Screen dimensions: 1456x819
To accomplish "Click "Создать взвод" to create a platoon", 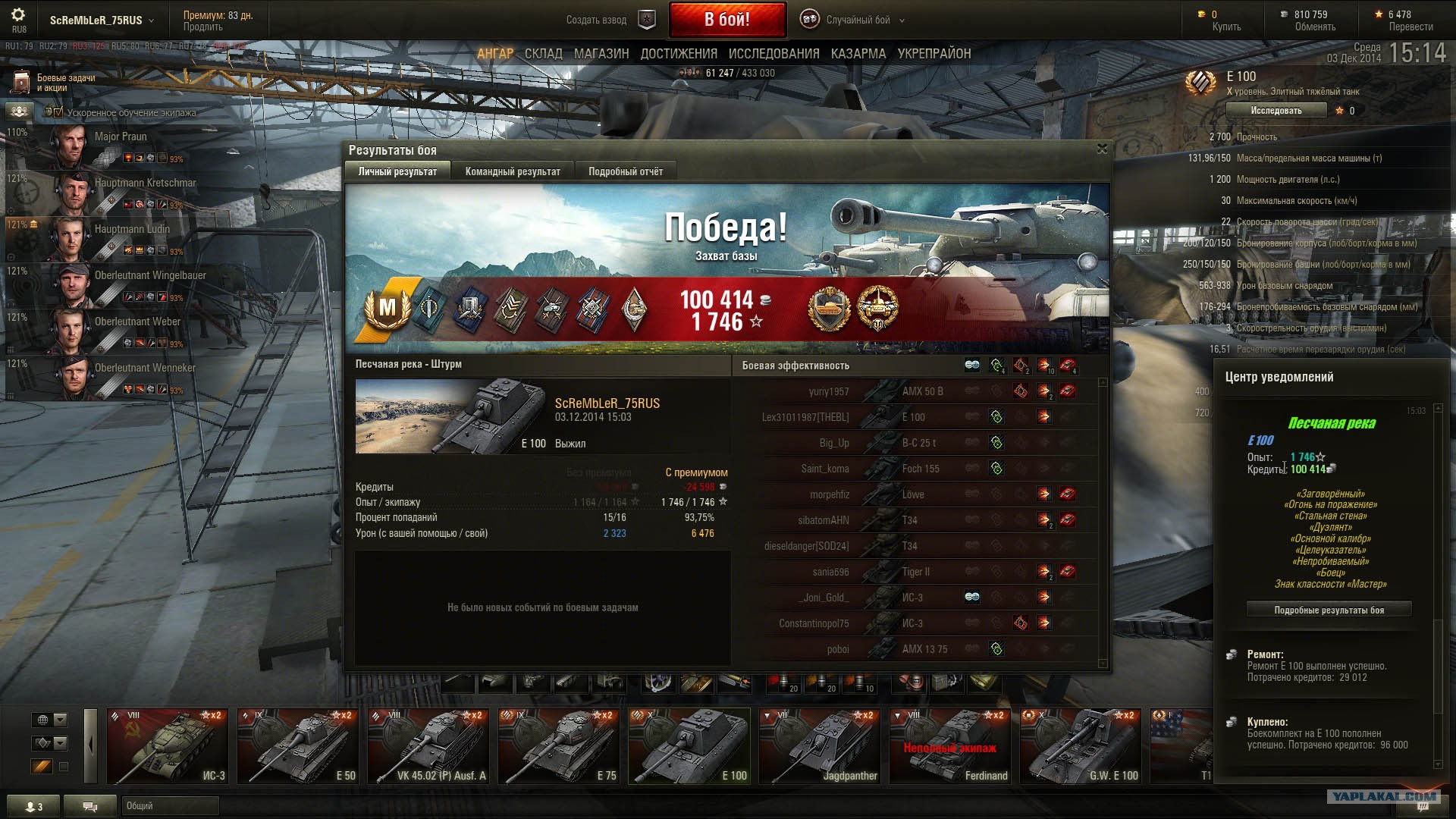I will point(597,20).
